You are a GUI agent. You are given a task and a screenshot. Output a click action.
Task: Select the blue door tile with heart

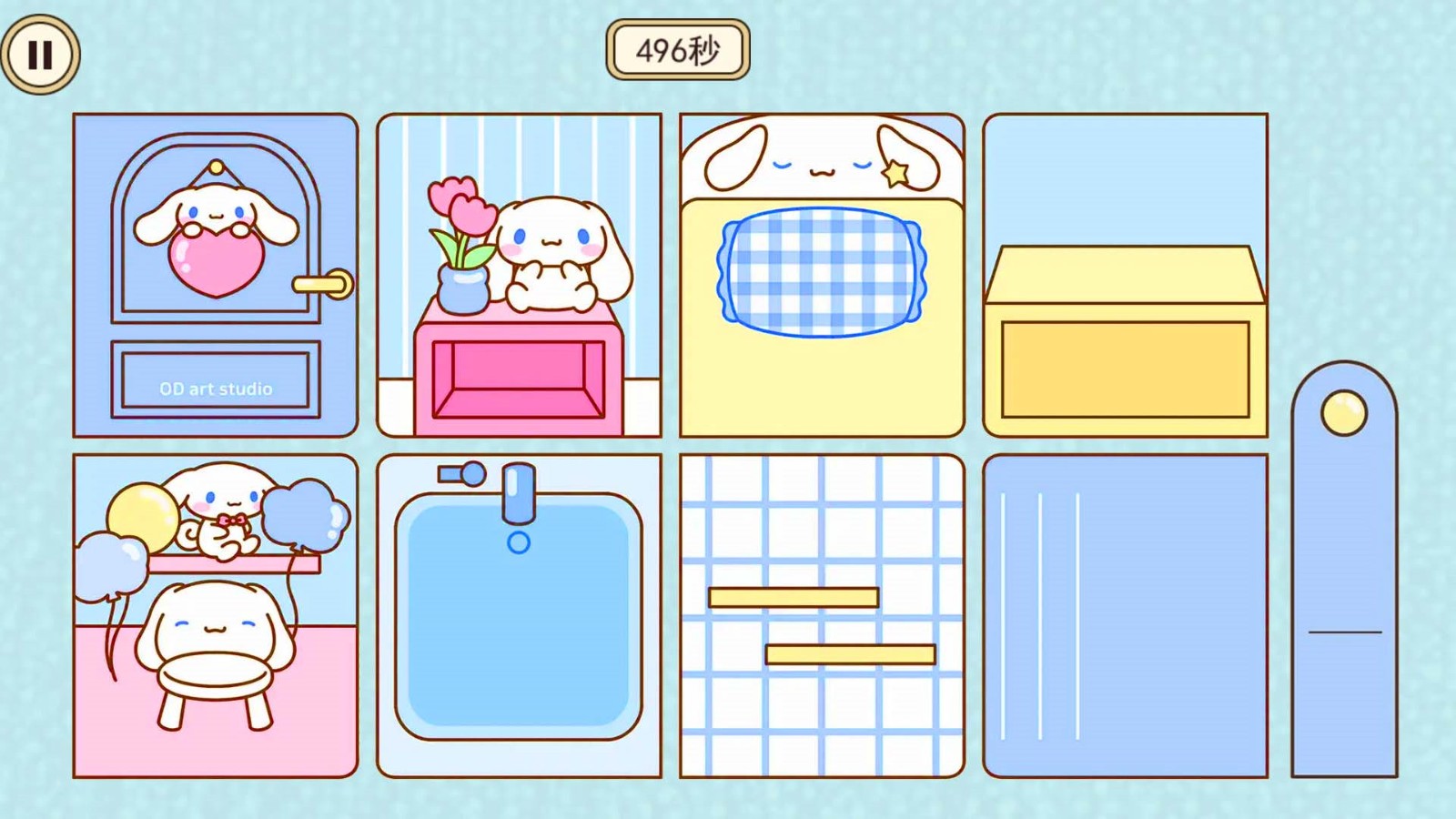[216, 275]
